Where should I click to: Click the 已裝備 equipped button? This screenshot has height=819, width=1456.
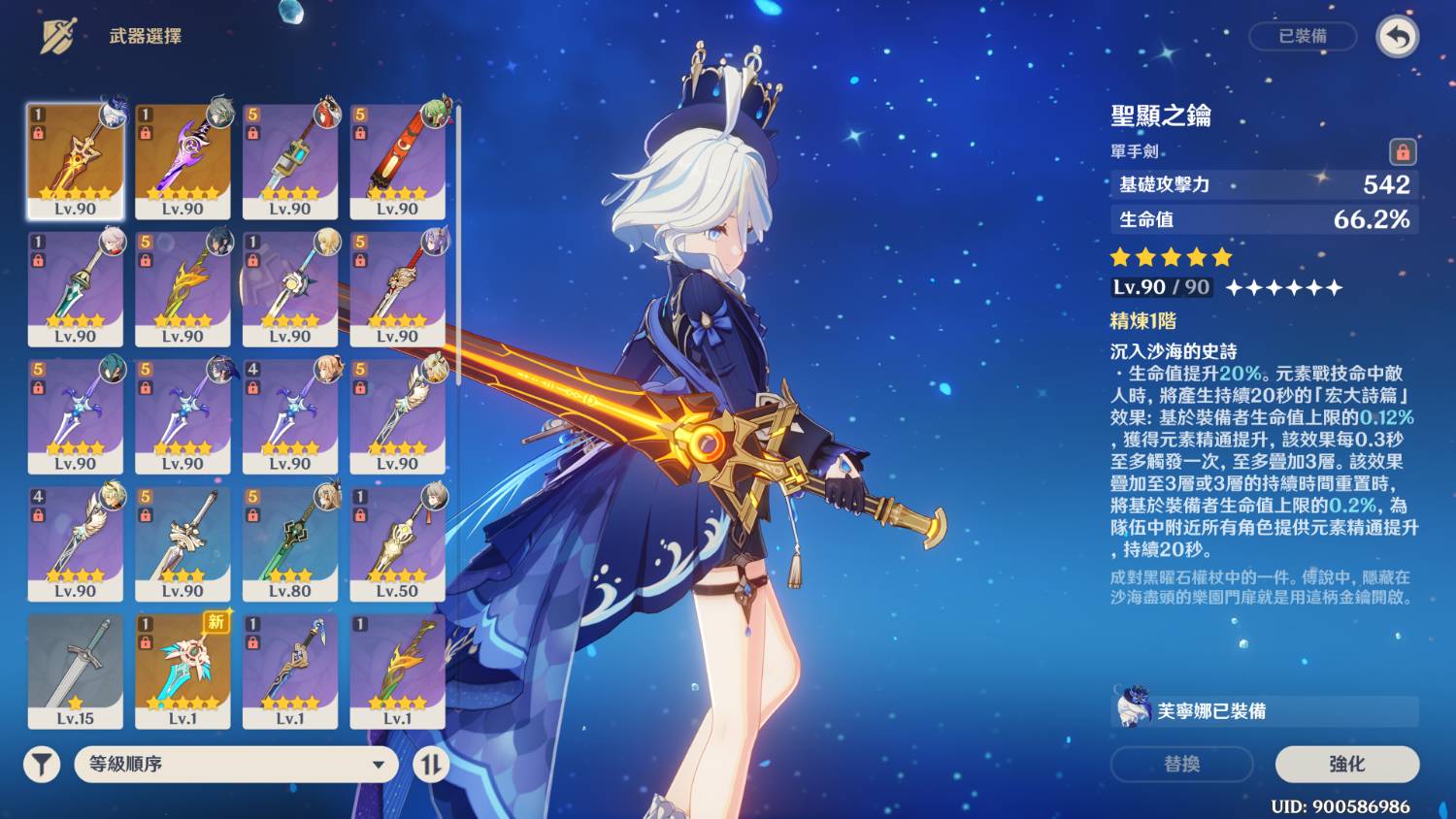[x=1302, y=36]
